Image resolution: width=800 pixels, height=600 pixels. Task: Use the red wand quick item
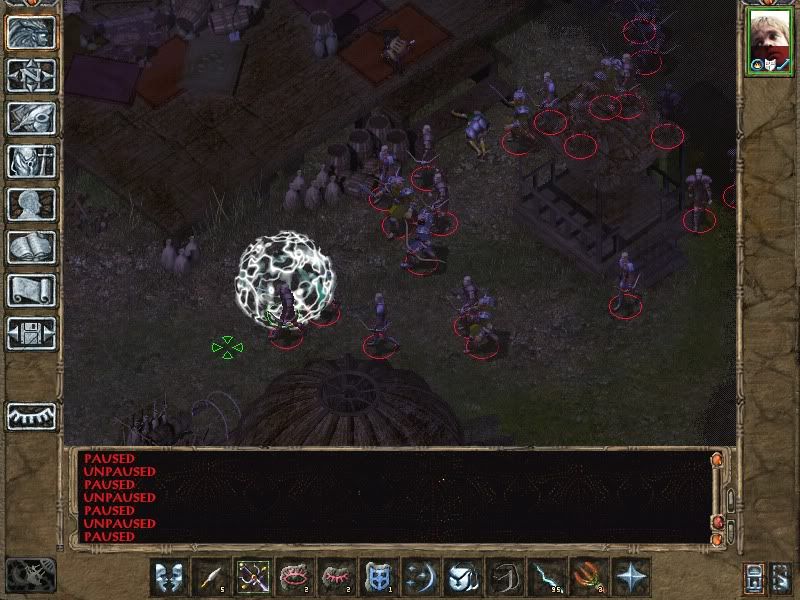589,577
